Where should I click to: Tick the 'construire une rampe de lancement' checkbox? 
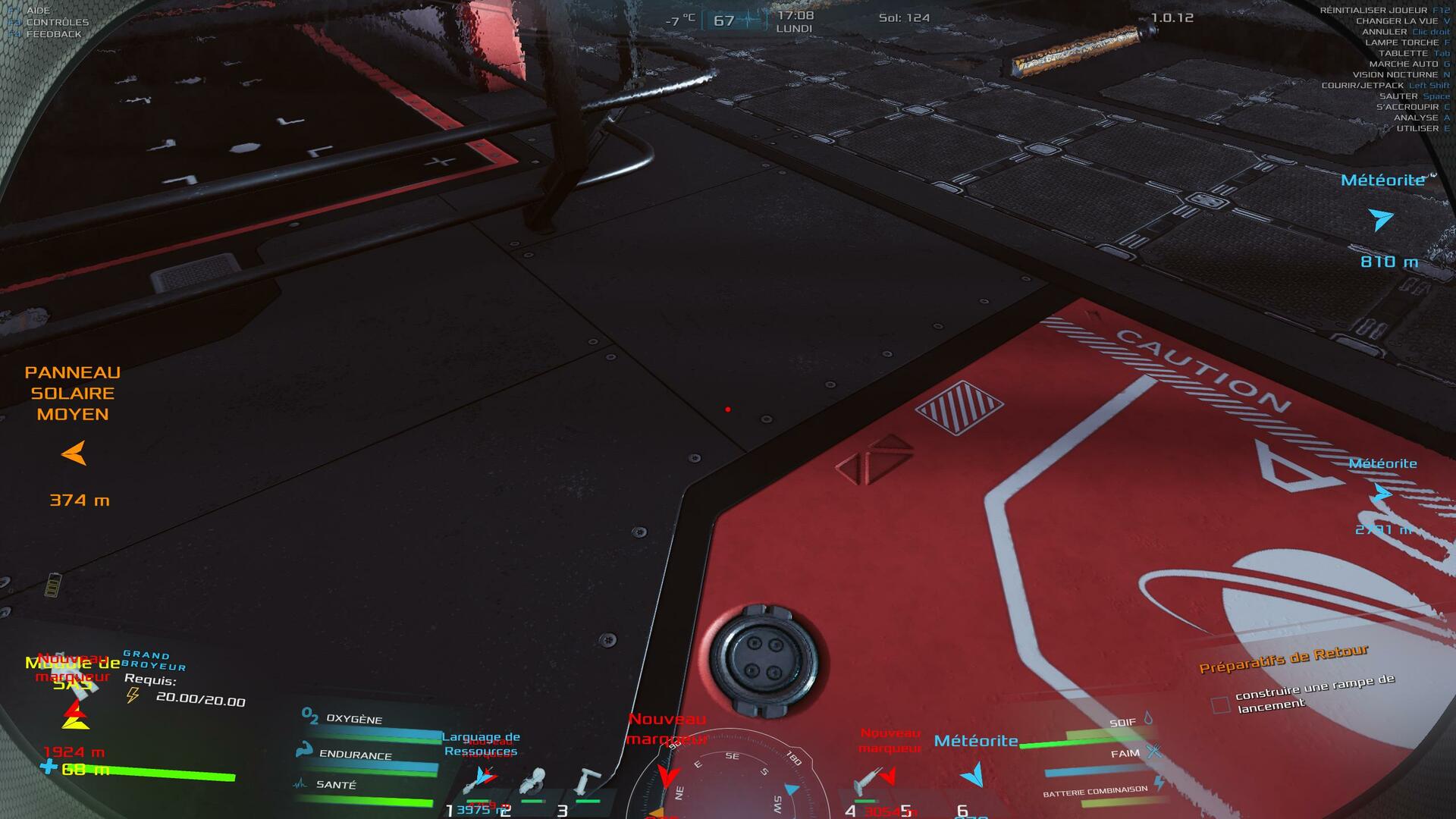pyautogui.click(x=1220, y=705)
